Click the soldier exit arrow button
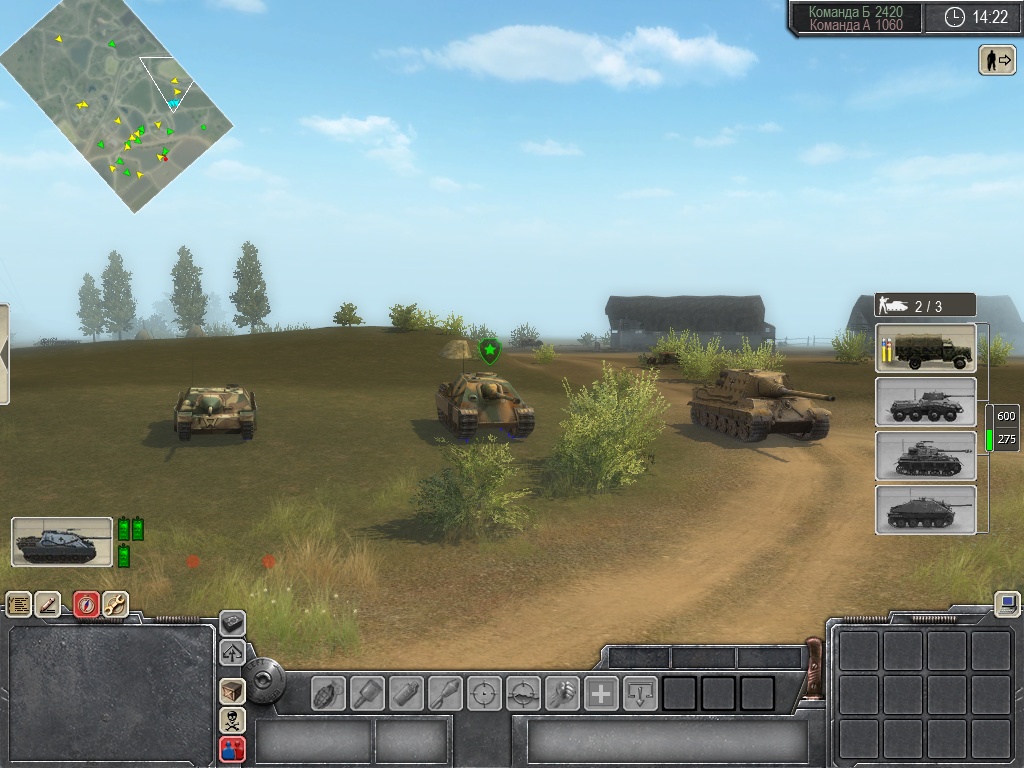 (996, 60)
